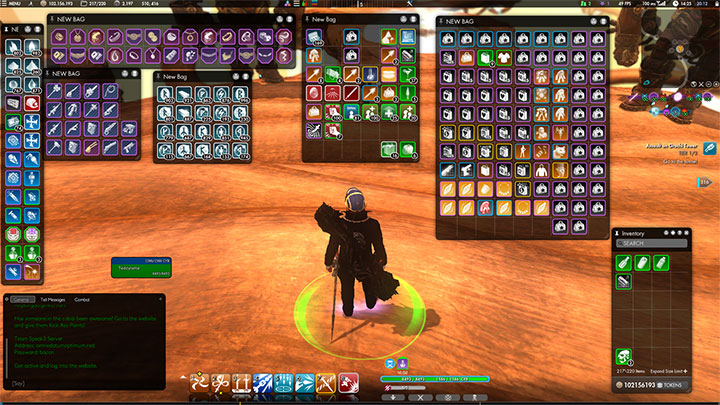Select the green skull item in Inventory
Viewport: 720px width, 405px height.
coord(625,355)
